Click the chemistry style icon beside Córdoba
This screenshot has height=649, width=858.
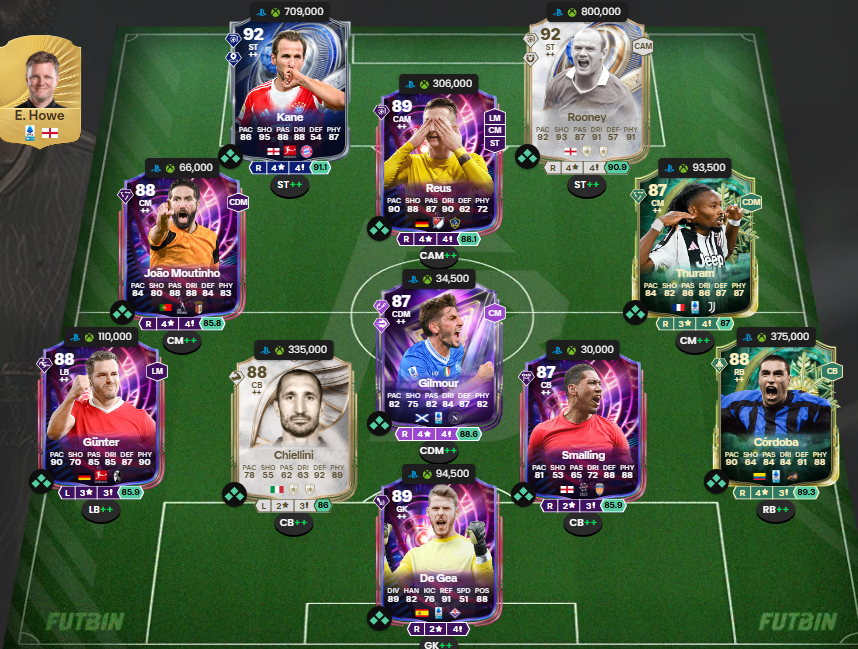click(x=717, y=482)
